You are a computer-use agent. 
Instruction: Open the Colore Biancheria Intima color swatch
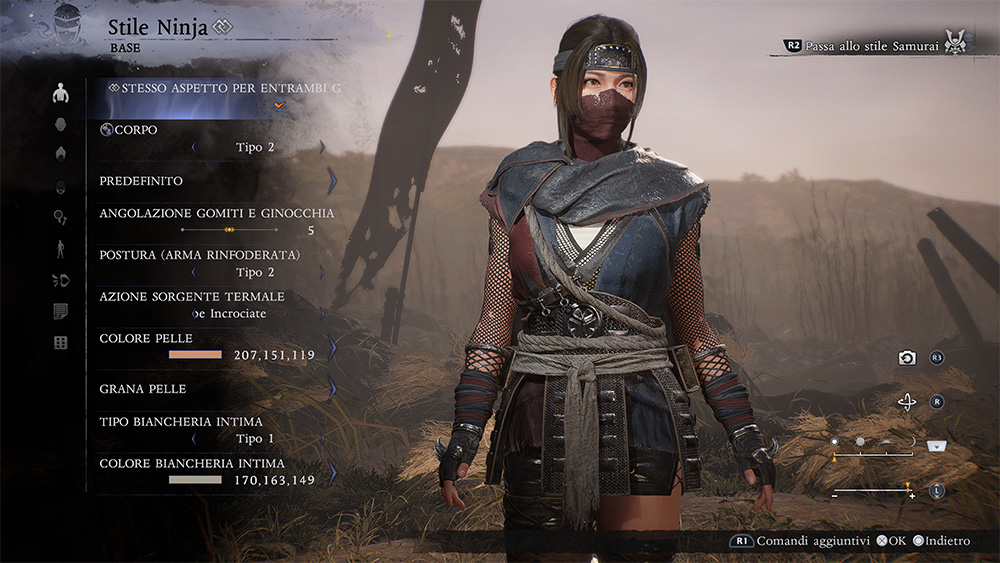pos(195,480)
